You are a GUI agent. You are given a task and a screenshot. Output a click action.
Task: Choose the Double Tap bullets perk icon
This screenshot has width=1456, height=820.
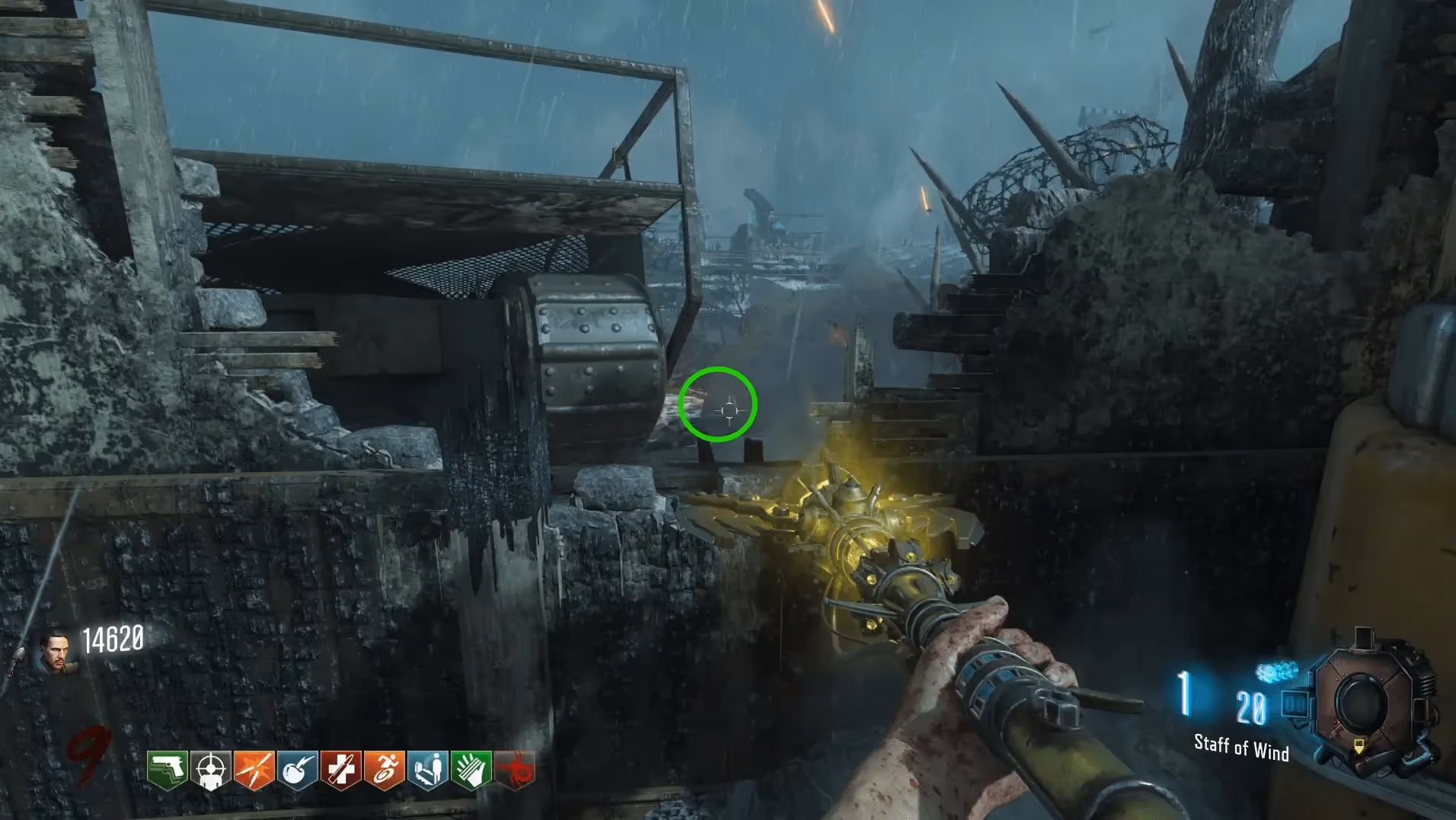[254, 770]
